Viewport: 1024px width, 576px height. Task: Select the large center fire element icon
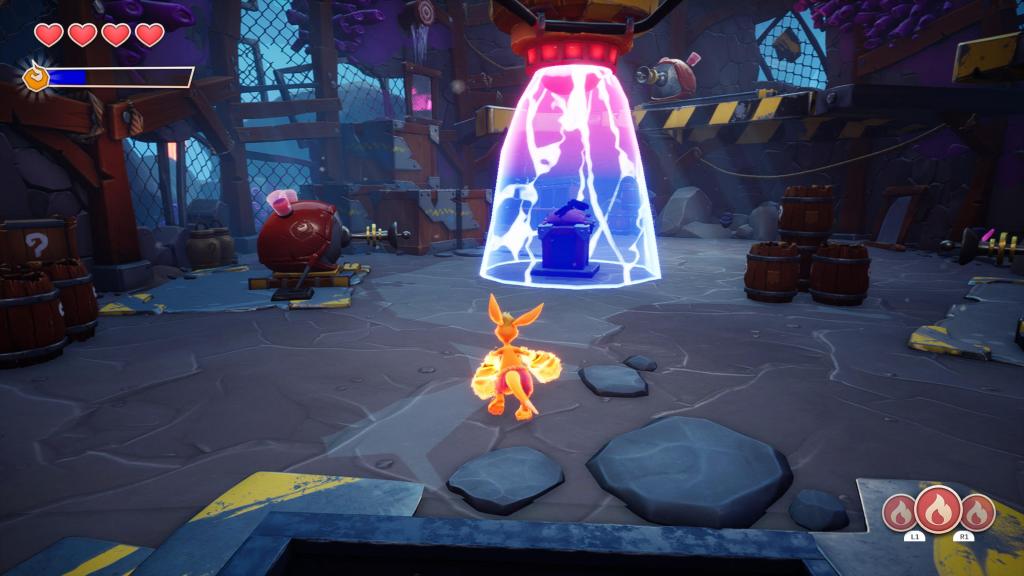pyautogui.click(x=939, y=509)
